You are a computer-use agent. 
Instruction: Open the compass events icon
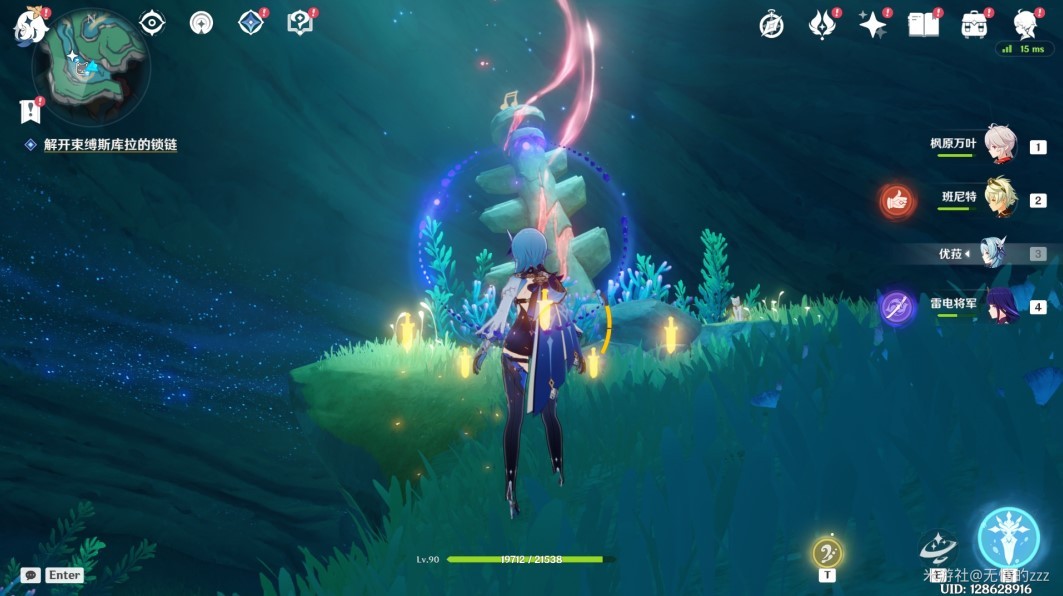pyautogui.click(x=771, y=26)
